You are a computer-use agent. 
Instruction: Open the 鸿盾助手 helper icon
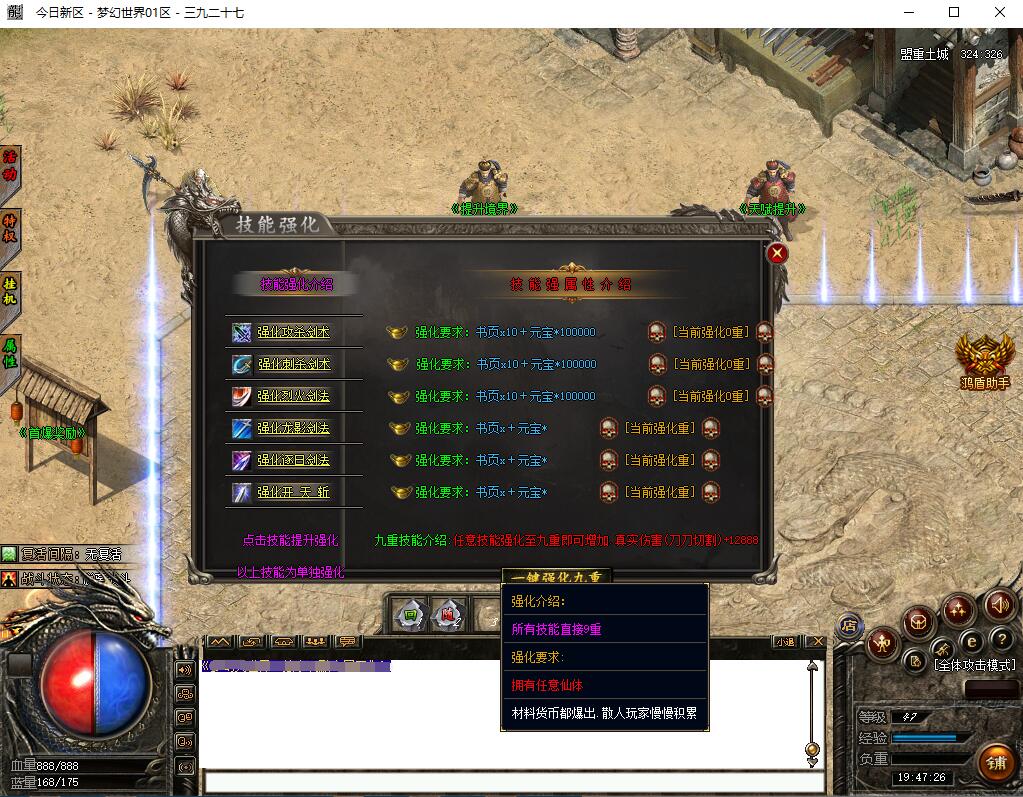click(x=984, y=358)
